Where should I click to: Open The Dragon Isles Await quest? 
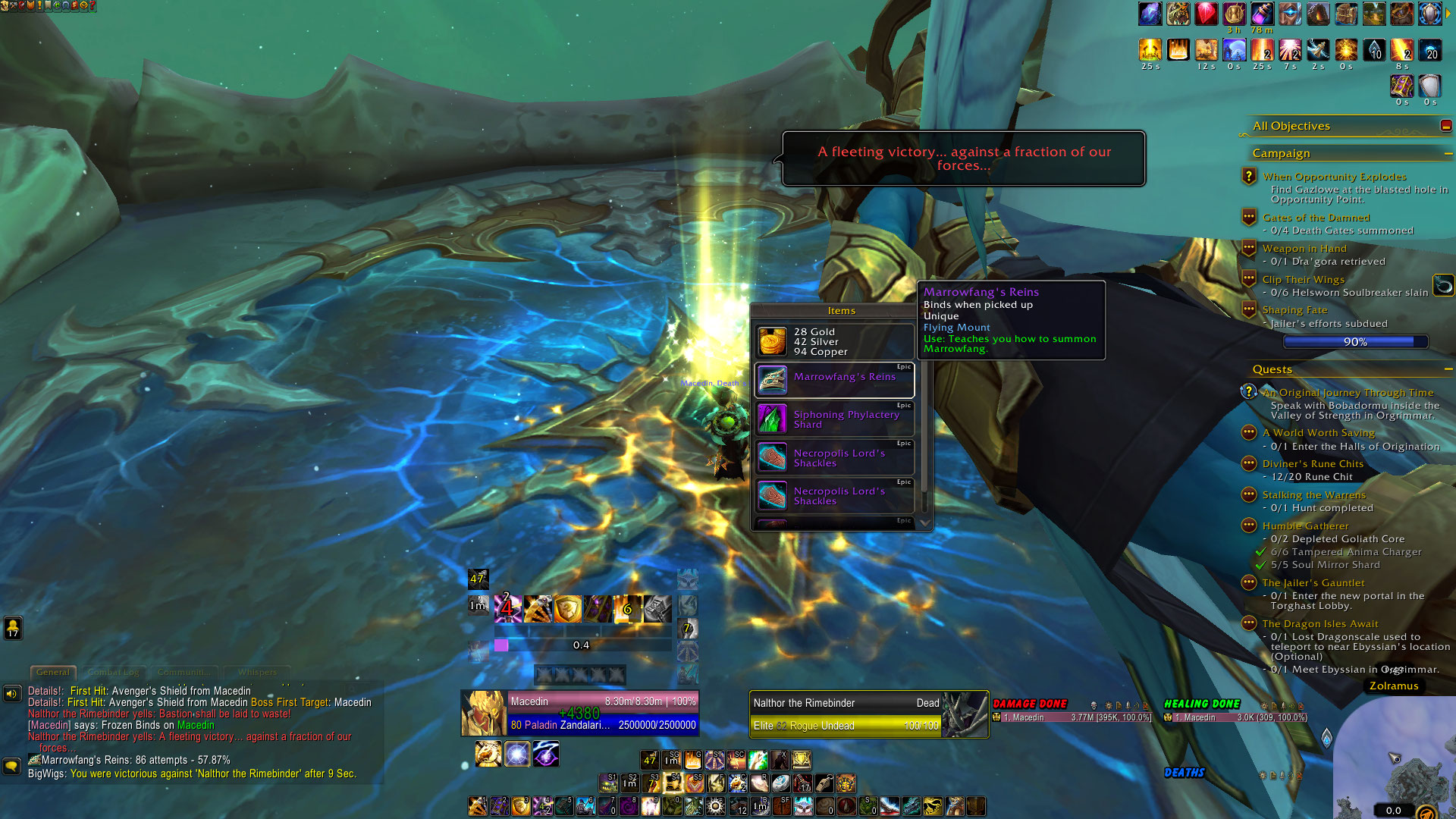pyautogui.click(x=1320, y=624)
